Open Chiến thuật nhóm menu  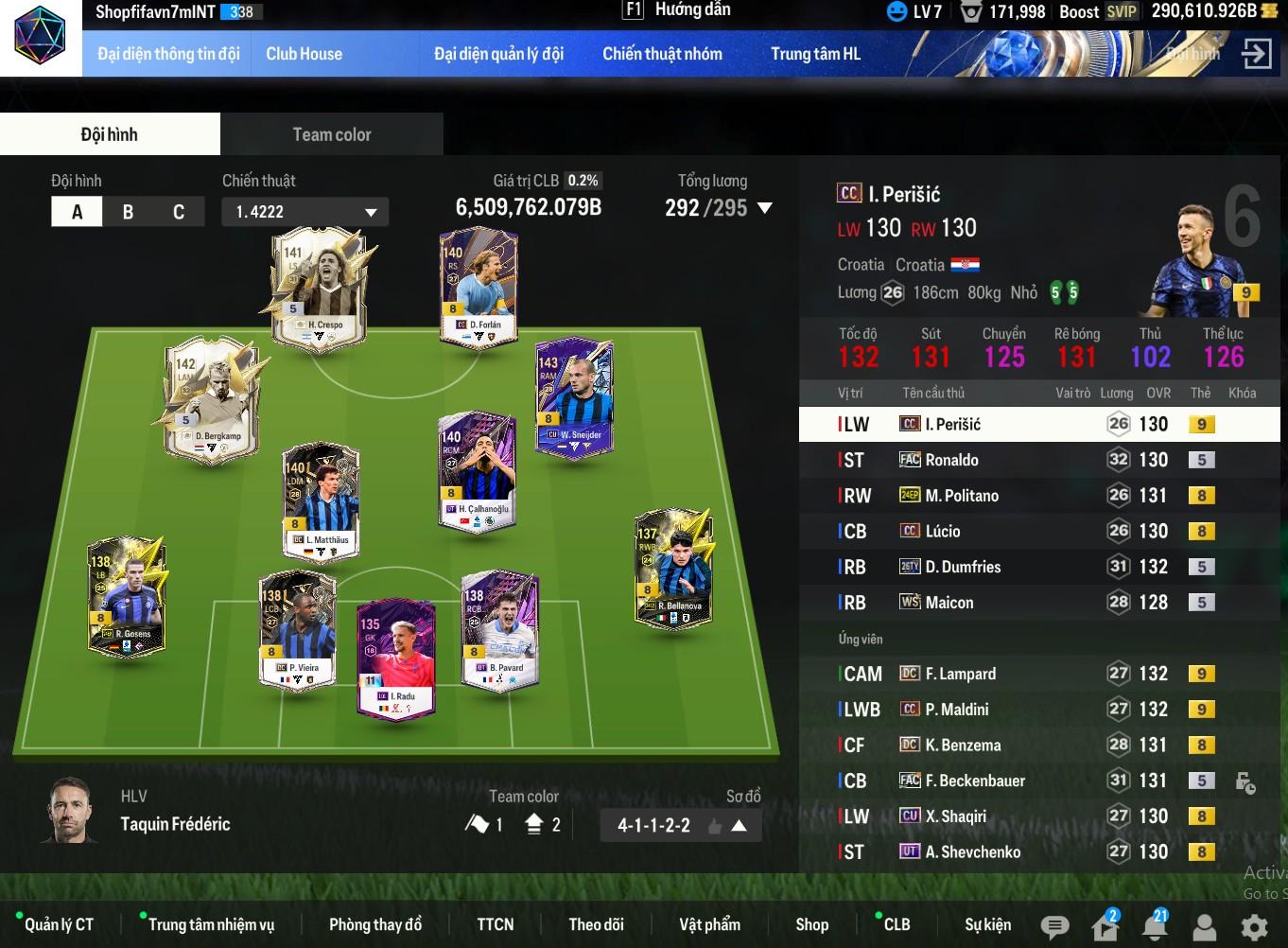pyautogui.click(x=662, y=54)
